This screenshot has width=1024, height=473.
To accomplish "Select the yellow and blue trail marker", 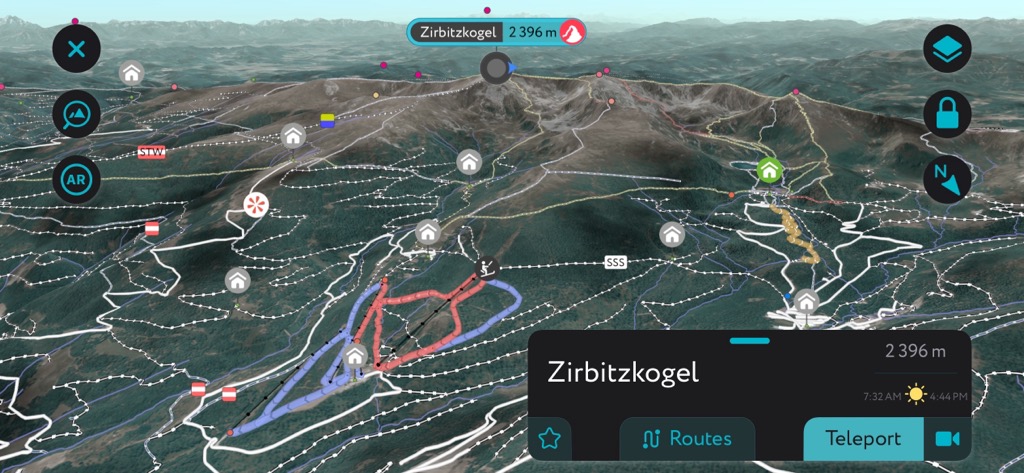I will [x=327, y=120].
